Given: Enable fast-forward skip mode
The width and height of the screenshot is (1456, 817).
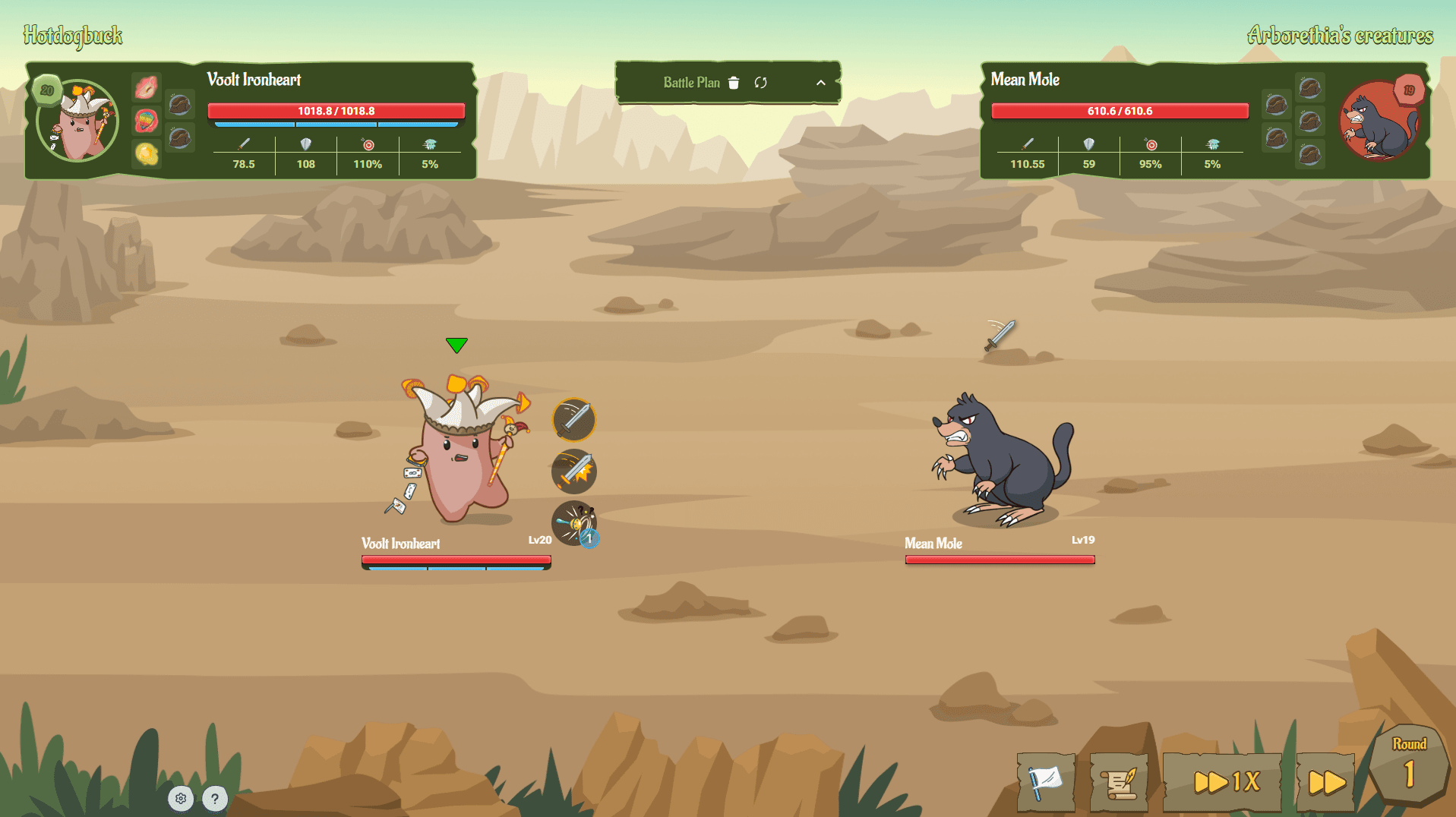Looking at the screenshot, I should pos(1325,780).
